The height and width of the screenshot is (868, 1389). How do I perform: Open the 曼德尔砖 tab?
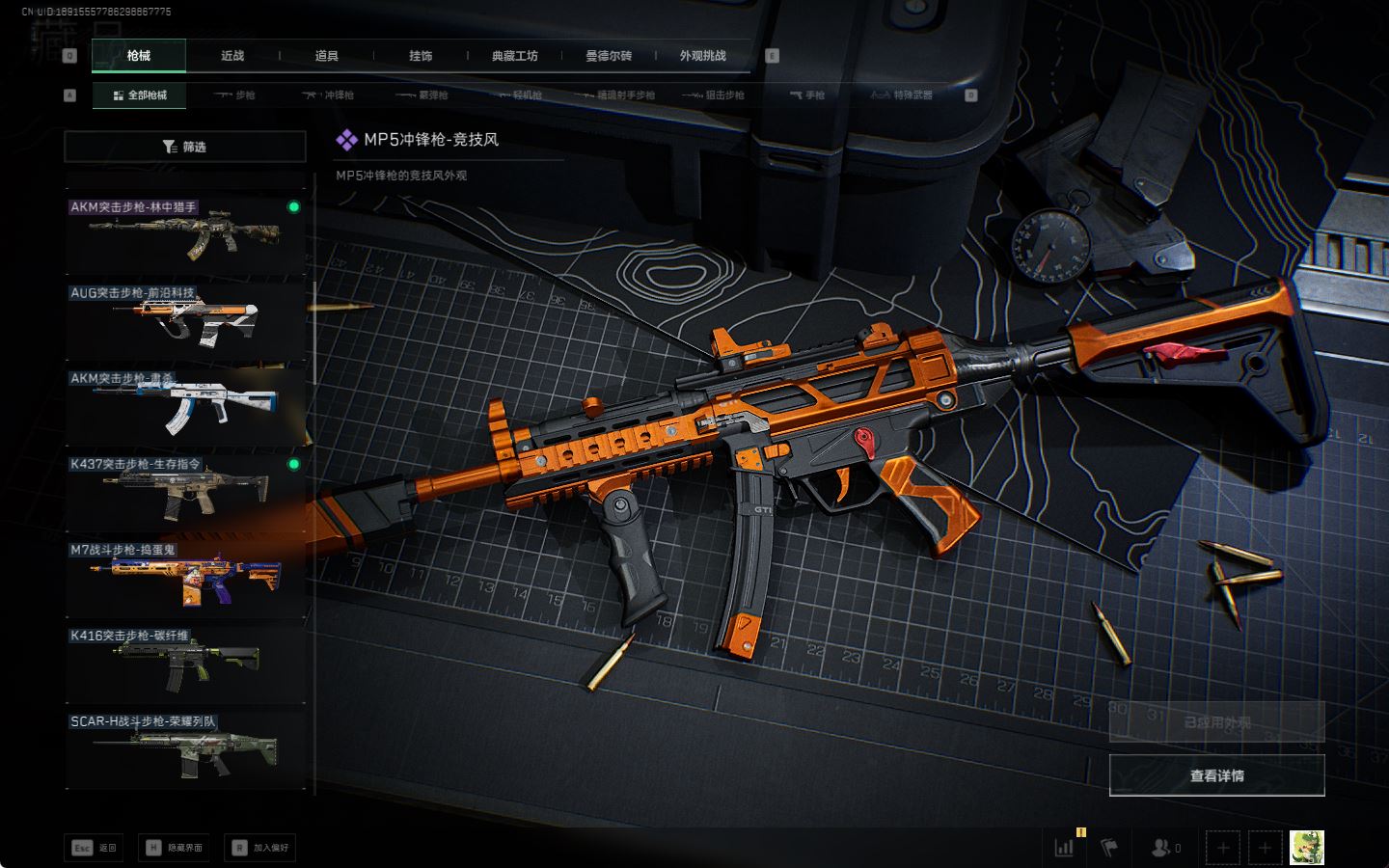[609, 56]
